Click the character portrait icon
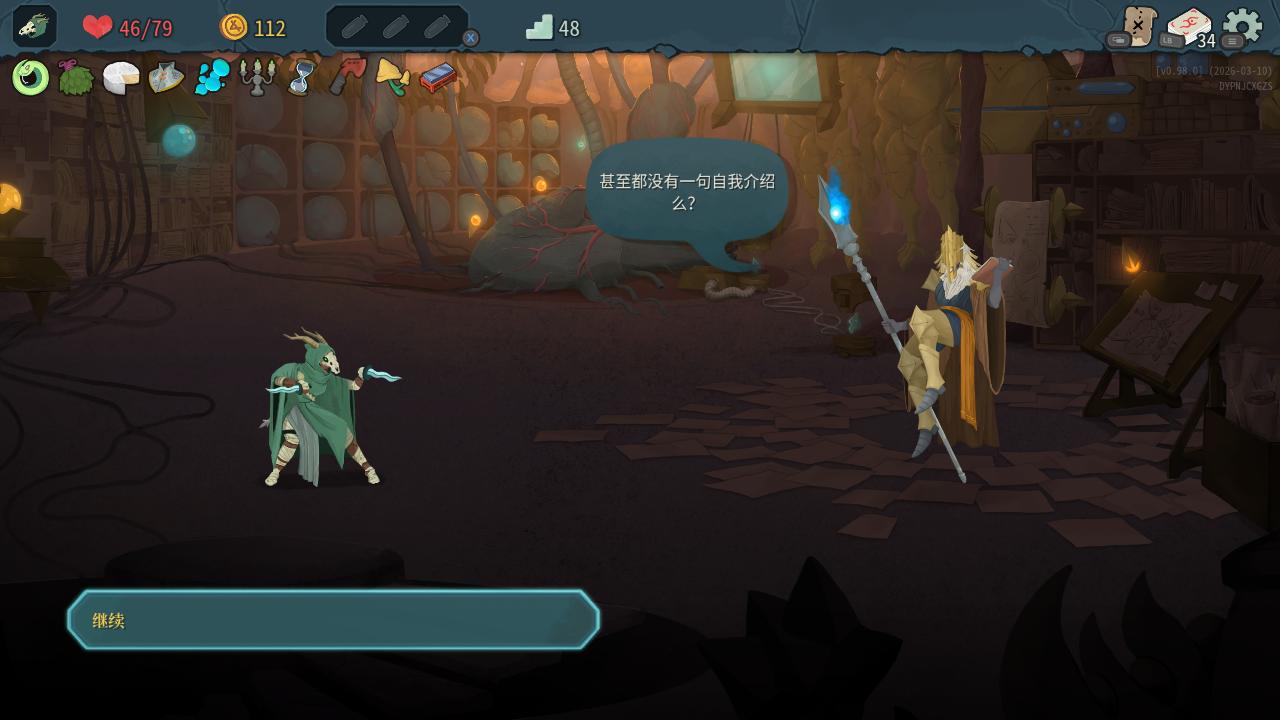Viewport: 1280px width, 720px height. pyautogui.click(x=34, y=26)
